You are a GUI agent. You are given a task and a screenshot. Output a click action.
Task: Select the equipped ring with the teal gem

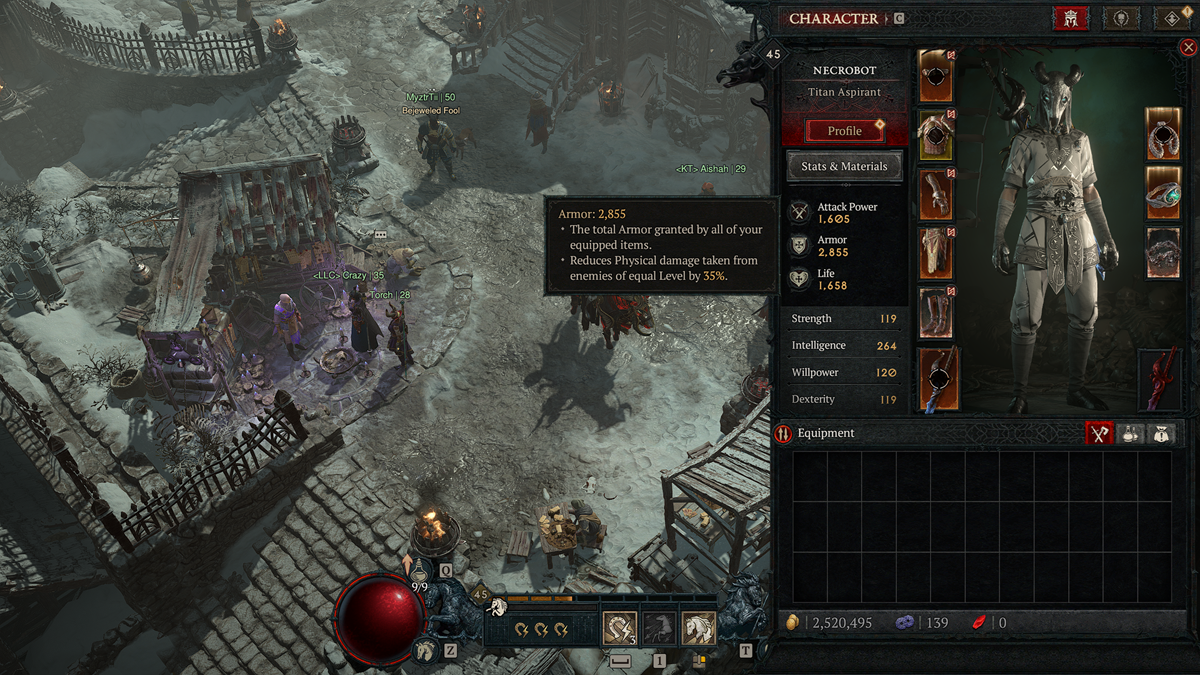[x=1163, y=193]
